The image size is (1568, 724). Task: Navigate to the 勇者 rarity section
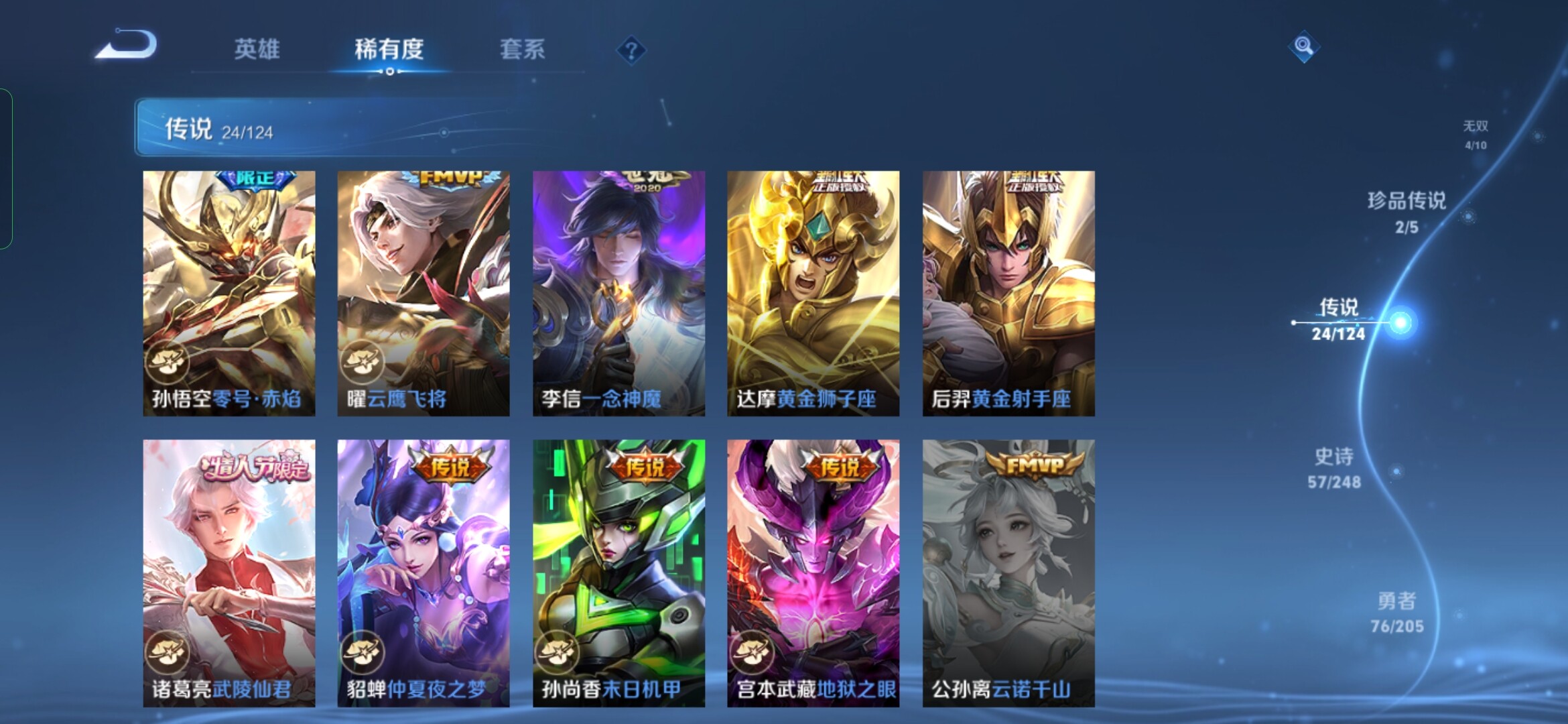pyautogui.click(x=1397, y=612)
